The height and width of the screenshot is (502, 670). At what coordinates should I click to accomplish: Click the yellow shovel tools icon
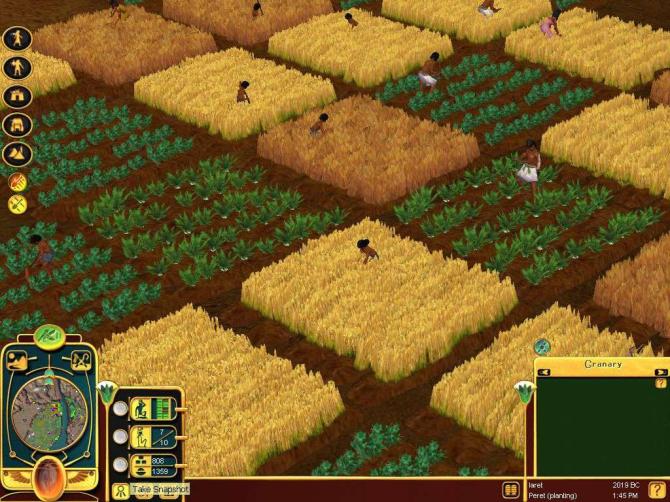coord(17,204)
